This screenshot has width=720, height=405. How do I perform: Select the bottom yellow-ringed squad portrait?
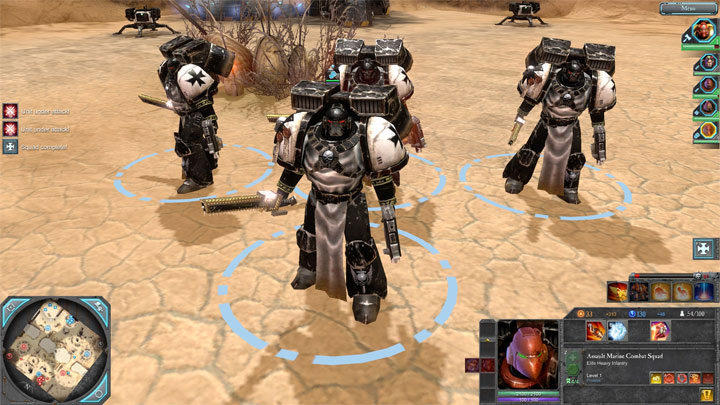point(706,131)
